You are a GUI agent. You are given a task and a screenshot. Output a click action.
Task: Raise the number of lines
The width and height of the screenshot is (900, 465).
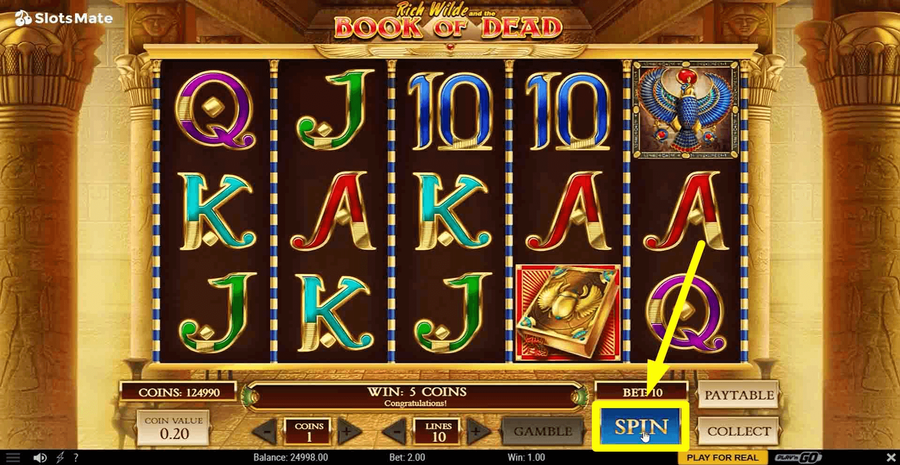pyautogui.click(x=477, y=432)
